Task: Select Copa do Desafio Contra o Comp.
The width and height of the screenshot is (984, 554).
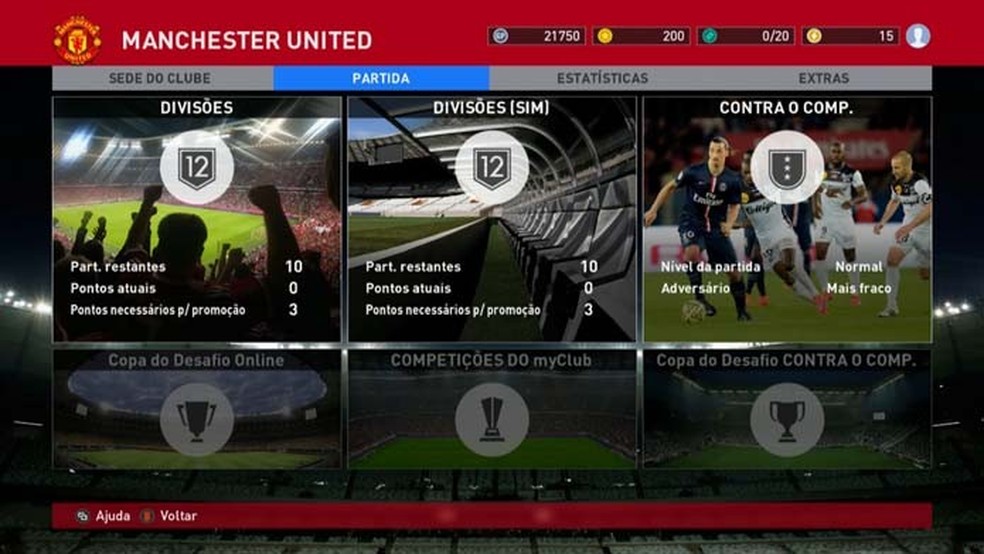Action: [x=787, y=408]
